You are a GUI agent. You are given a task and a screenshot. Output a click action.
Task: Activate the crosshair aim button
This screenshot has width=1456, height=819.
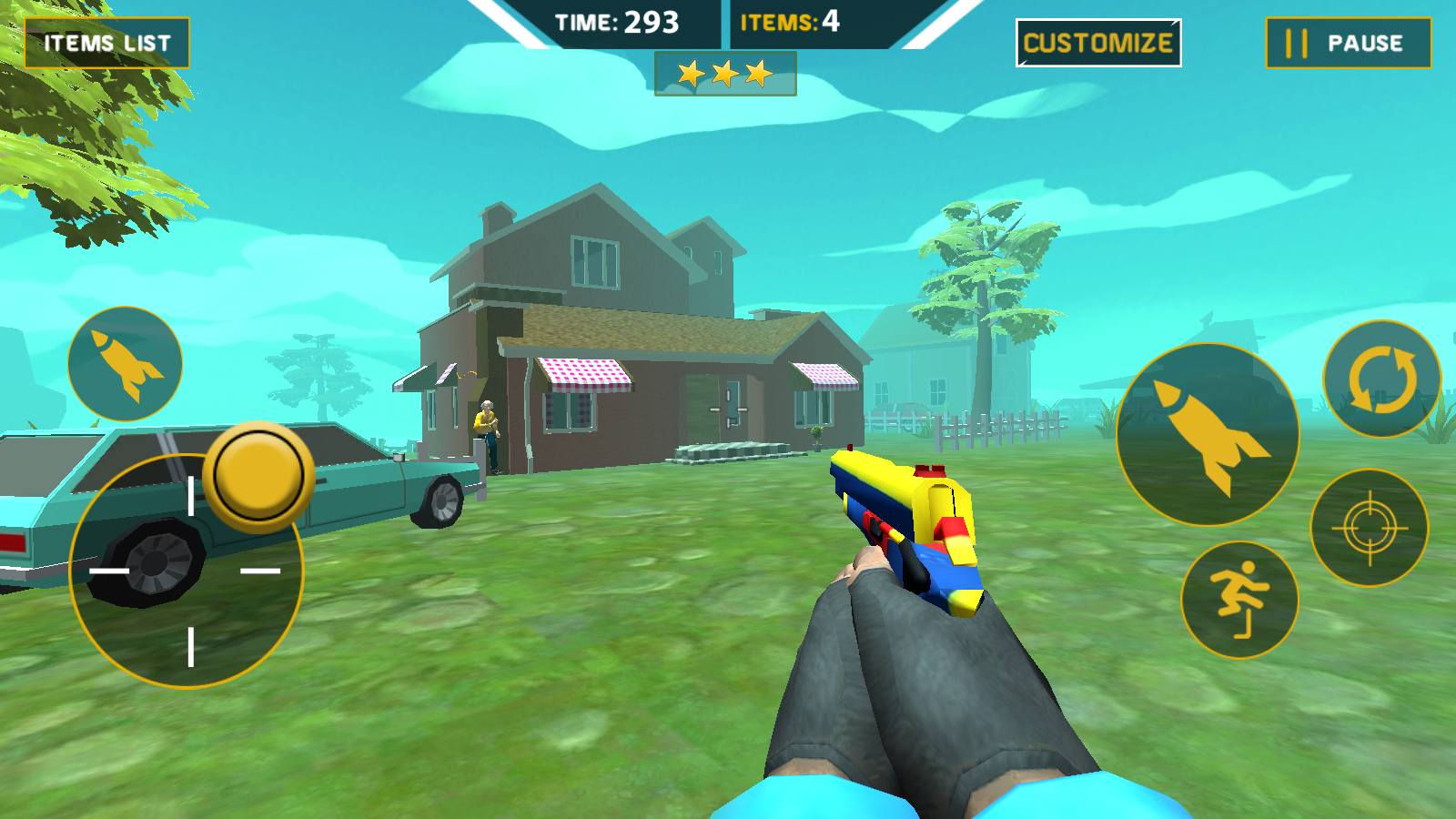[1370, 528]
